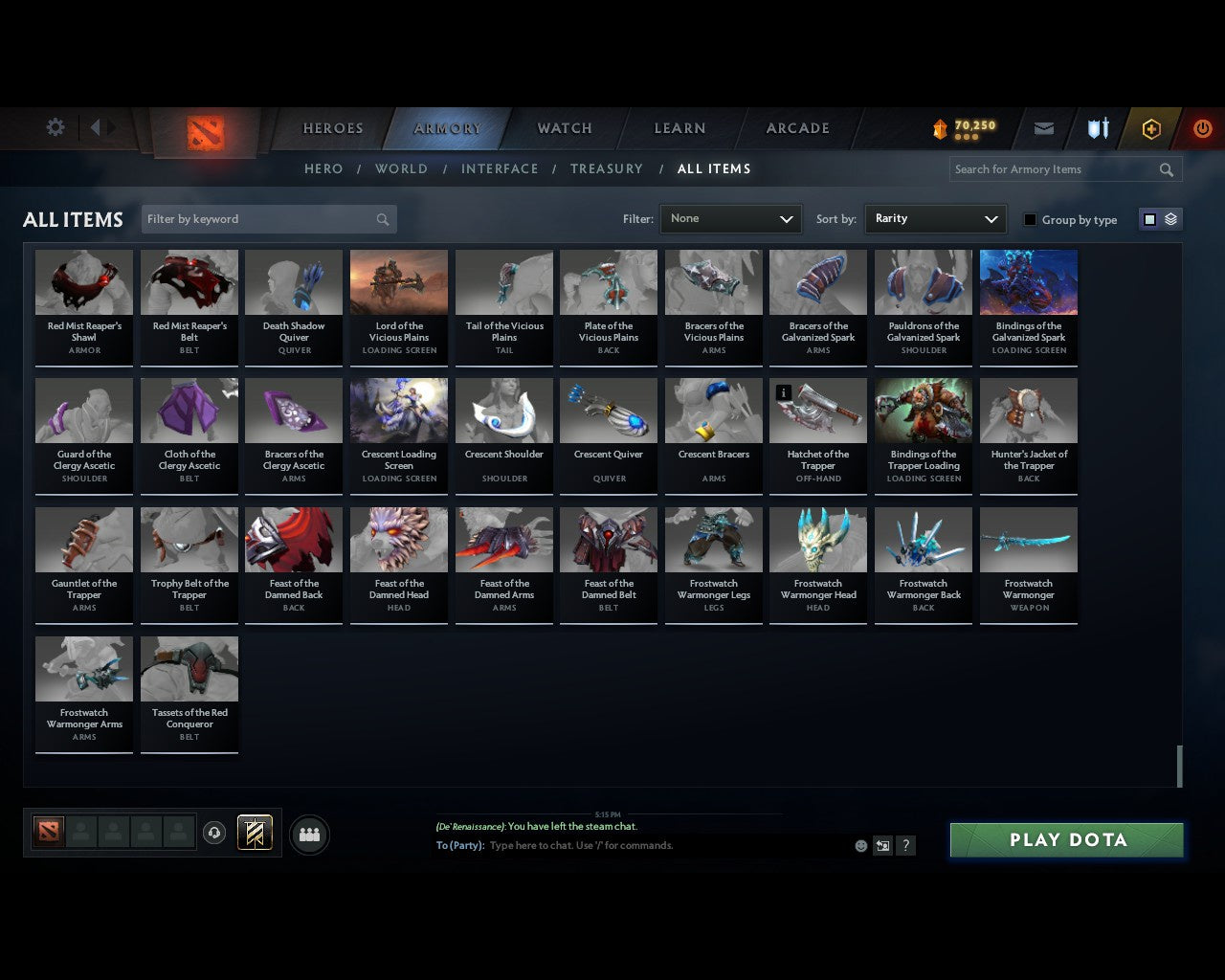Switch to grid view toggle

click(1148, 218)
